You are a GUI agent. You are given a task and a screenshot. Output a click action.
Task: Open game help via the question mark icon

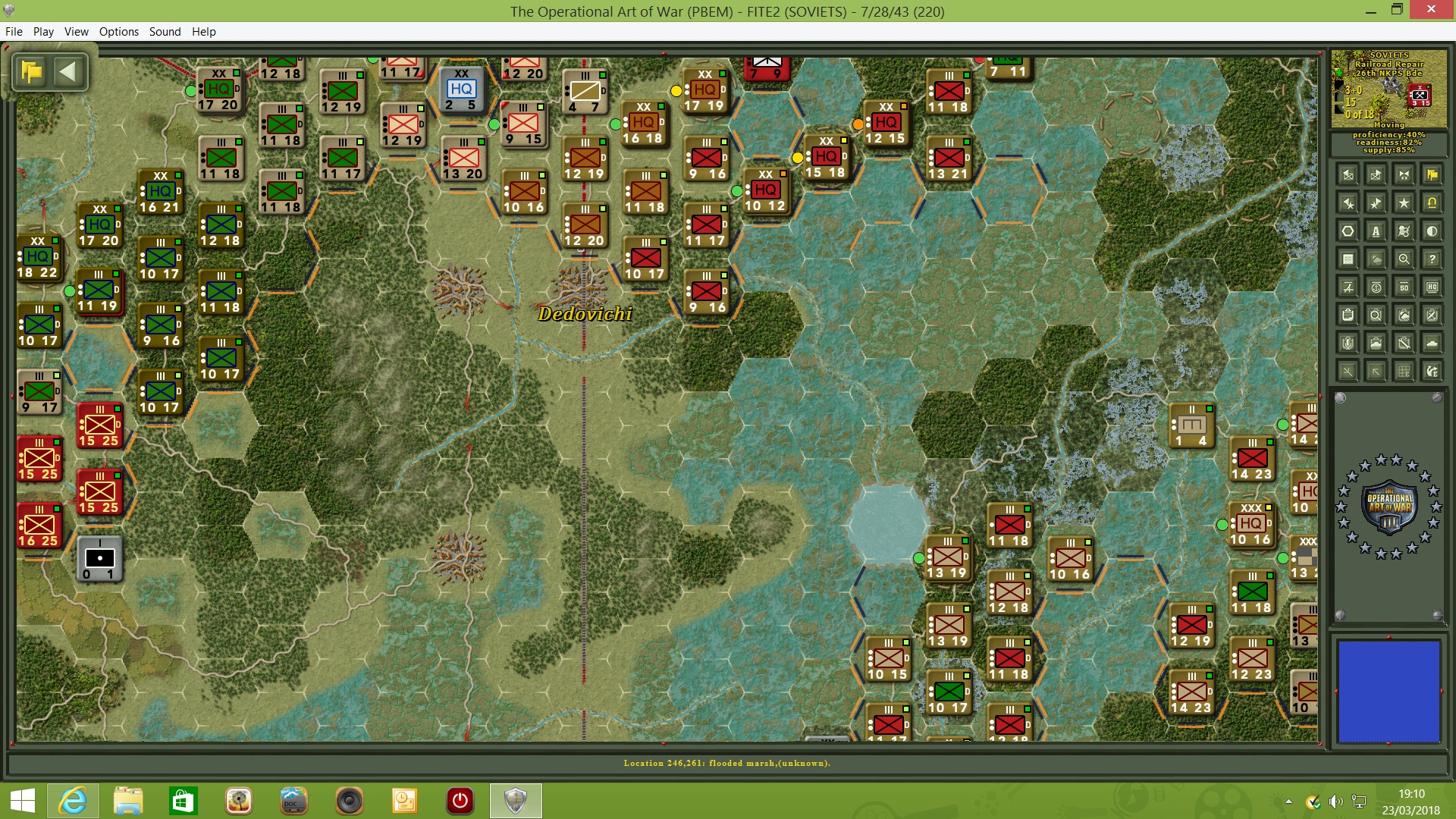click(x=1431, y=258)
